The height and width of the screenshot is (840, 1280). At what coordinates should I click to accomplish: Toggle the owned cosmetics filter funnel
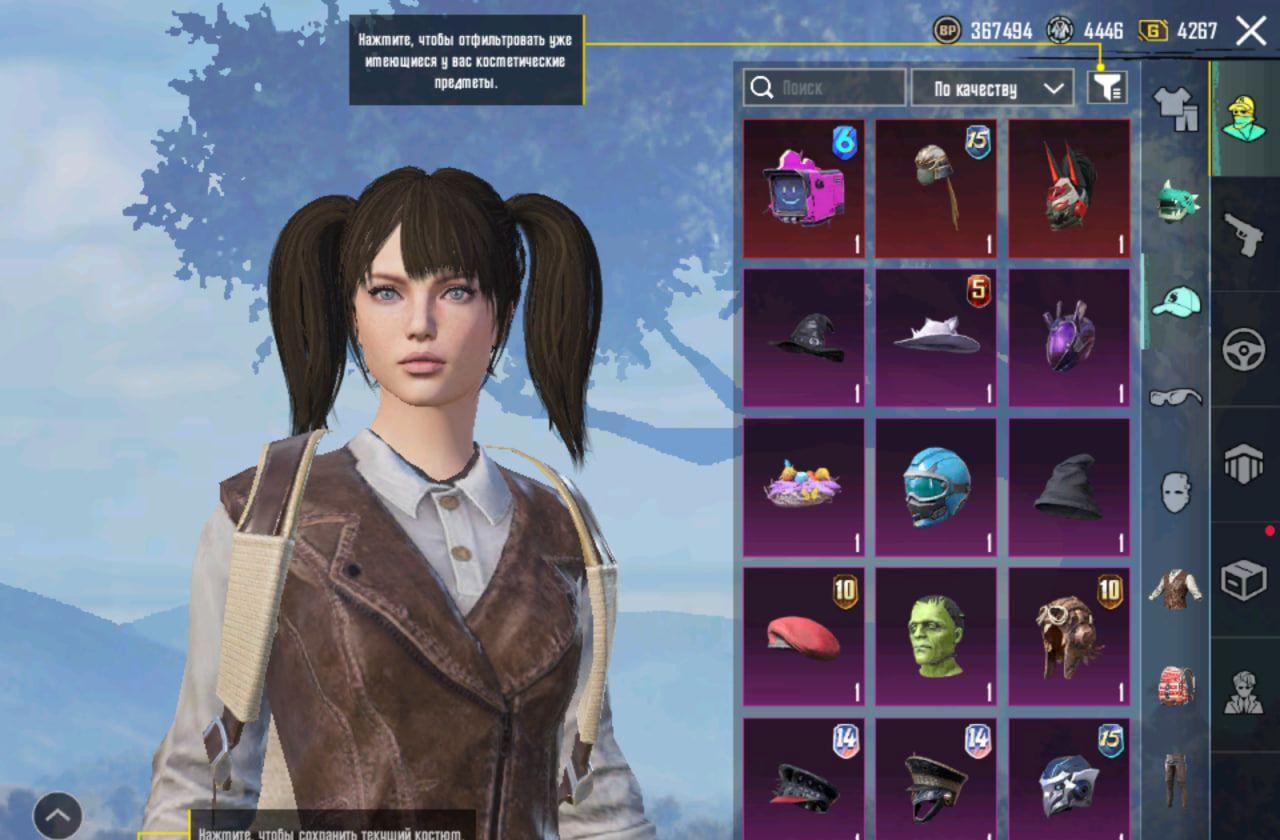coord(1107,88)
